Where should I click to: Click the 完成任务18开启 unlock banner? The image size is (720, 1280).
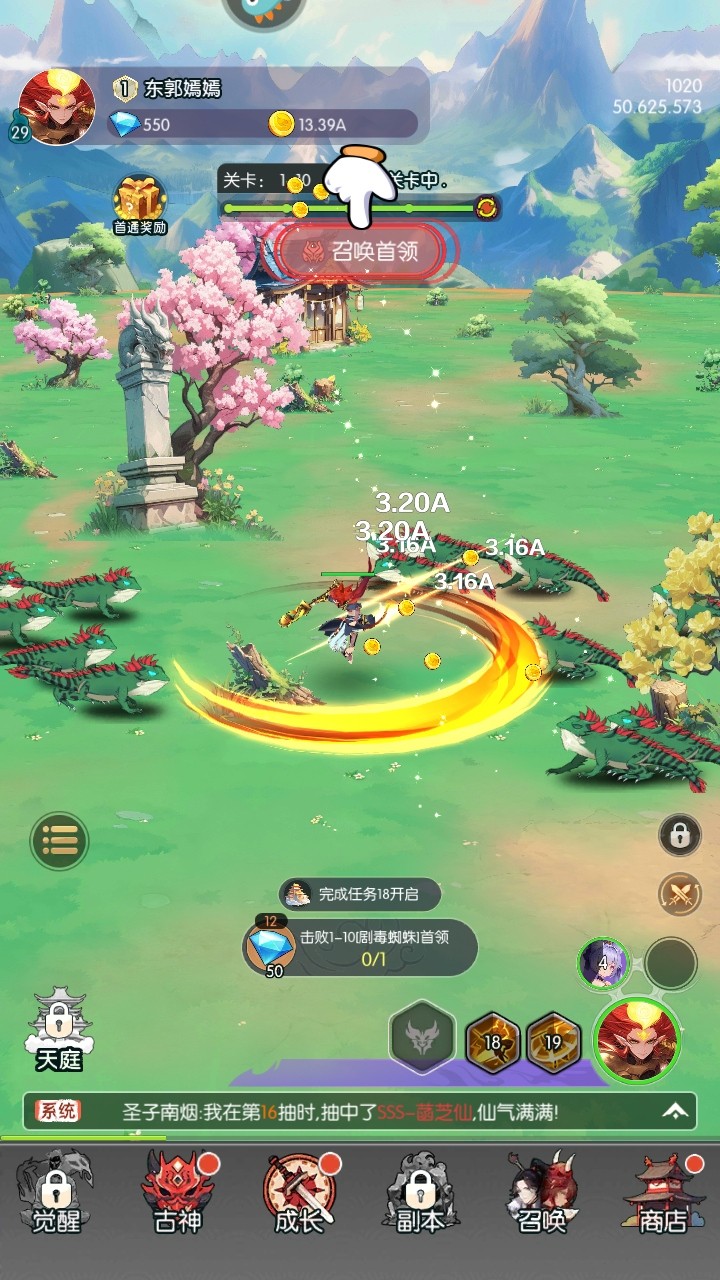[360, 894]
